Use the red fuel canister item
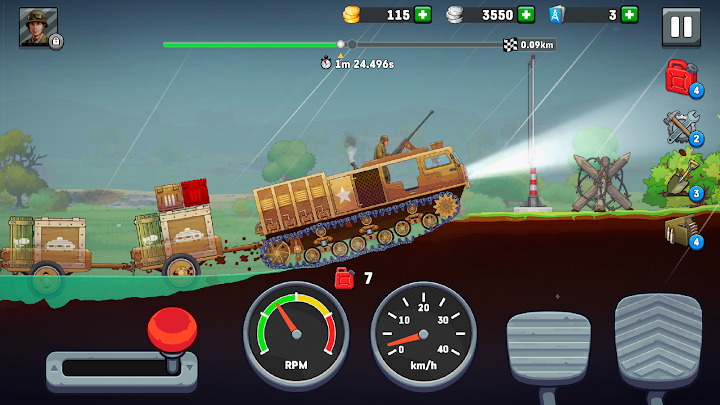 click(682, 77)
